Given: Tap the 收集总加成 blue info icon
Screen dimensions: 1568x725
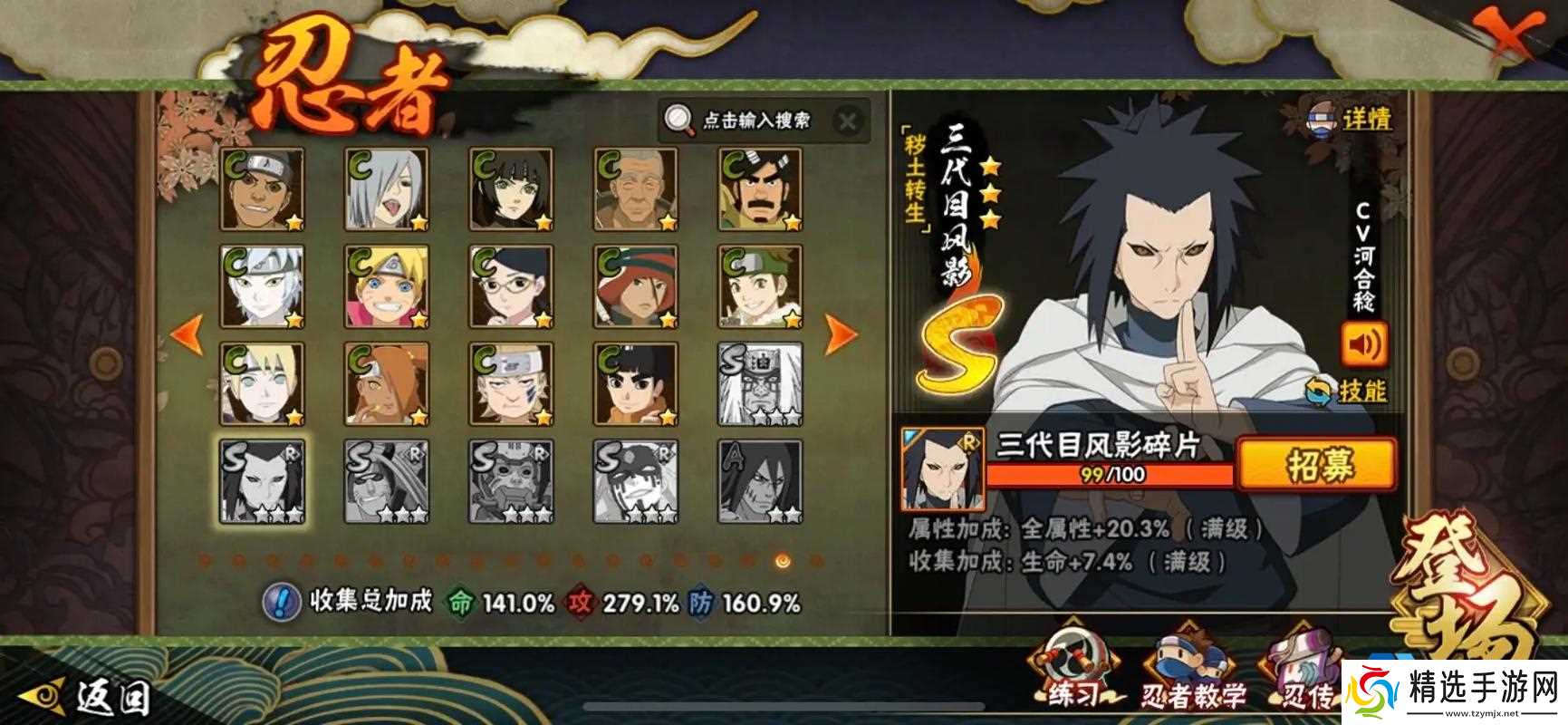Looking at the screenshot, I should pos(281,601).
